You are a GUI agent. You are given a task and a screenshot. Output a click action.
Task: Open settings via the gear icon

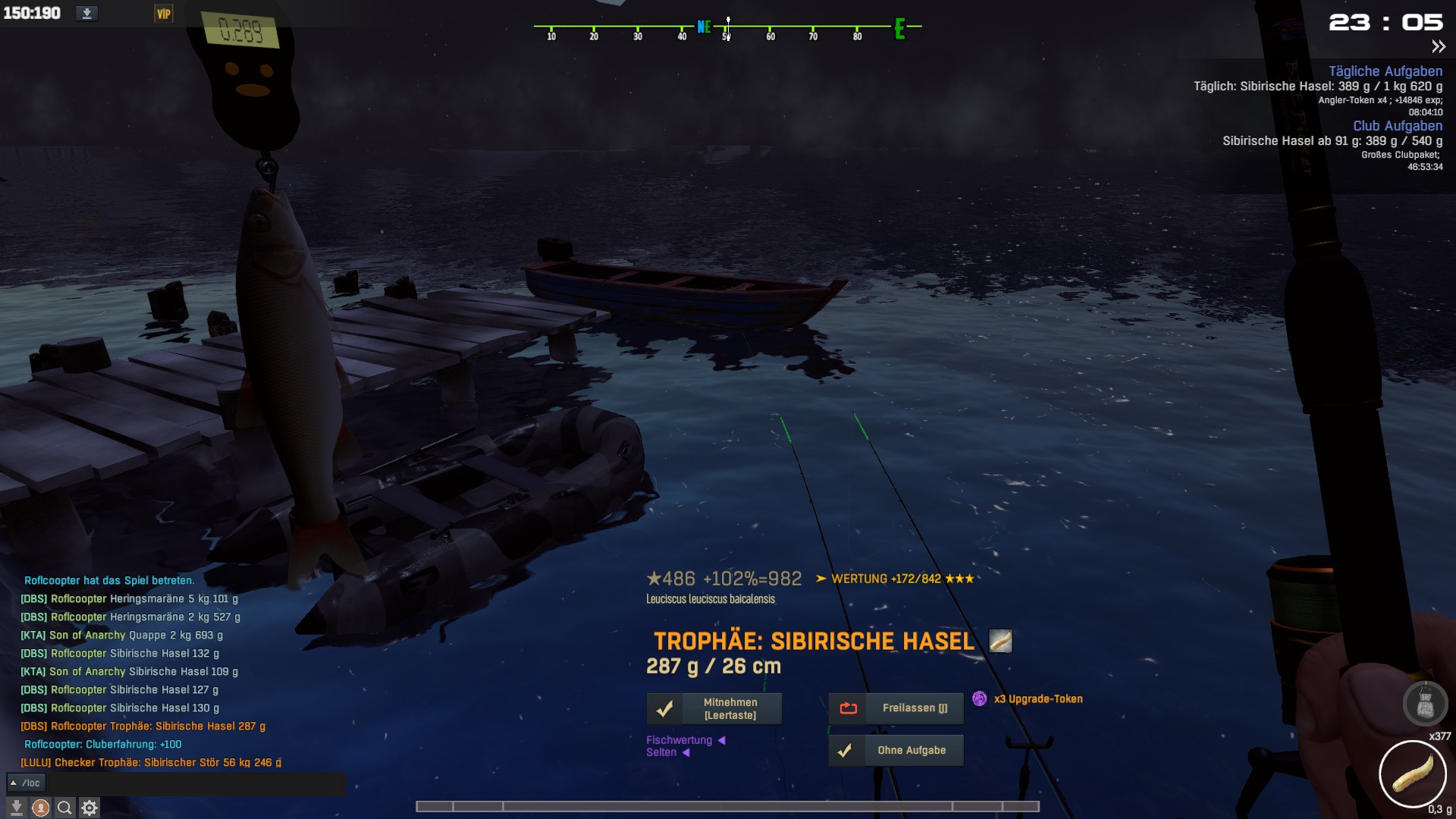(x=89, y=808)
